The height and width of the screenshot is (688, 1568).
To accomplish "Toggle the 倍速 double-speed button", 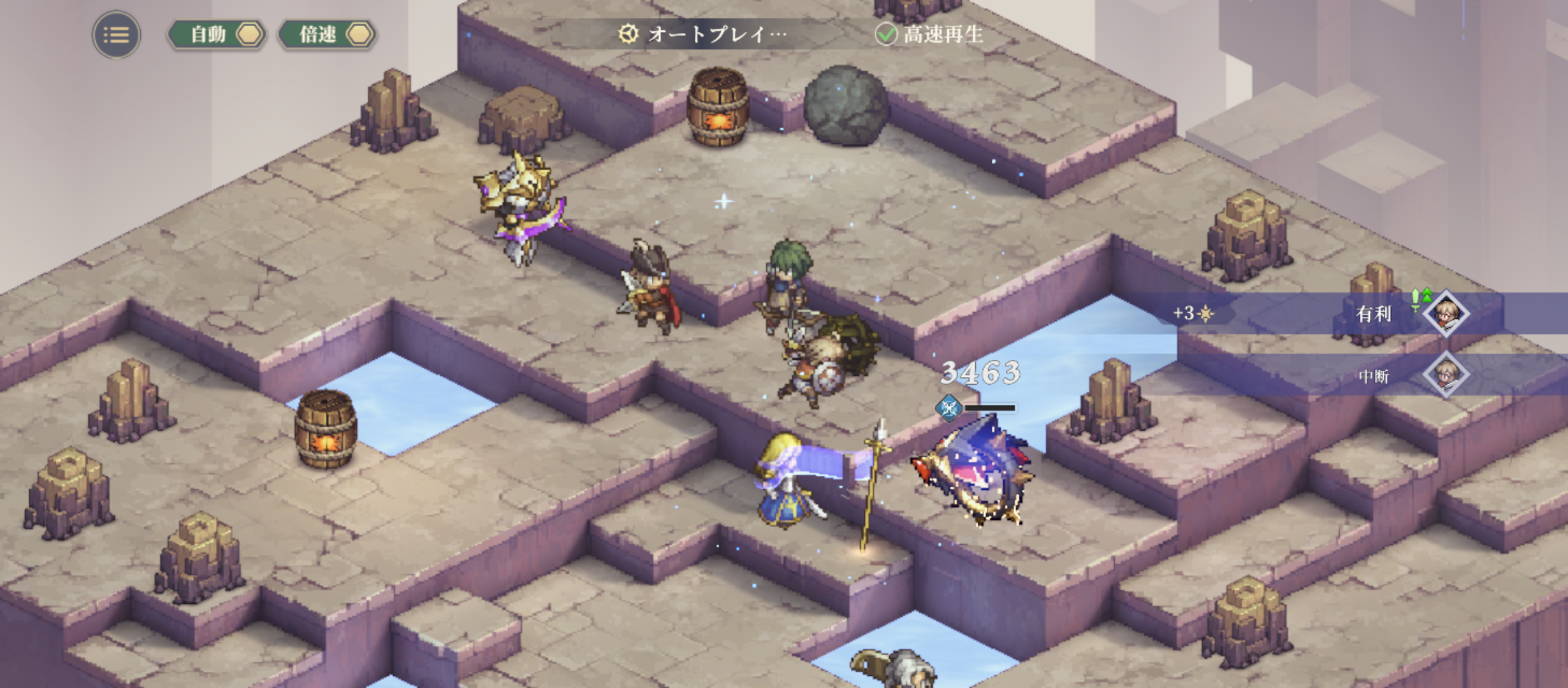I will (x=328, y=34).
